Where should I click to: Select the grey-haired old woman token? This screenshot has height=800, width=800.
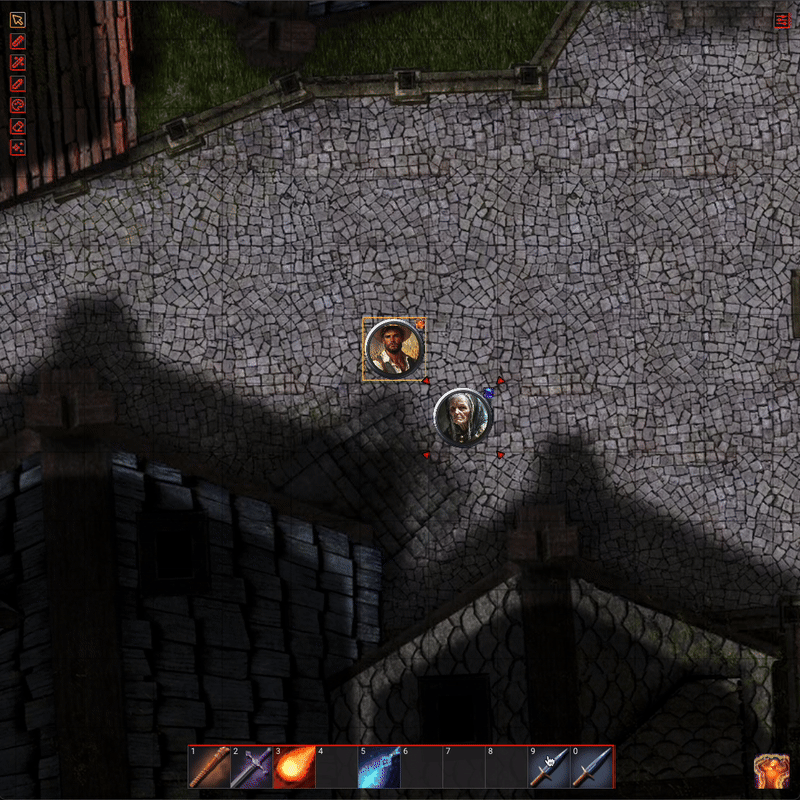463,417
